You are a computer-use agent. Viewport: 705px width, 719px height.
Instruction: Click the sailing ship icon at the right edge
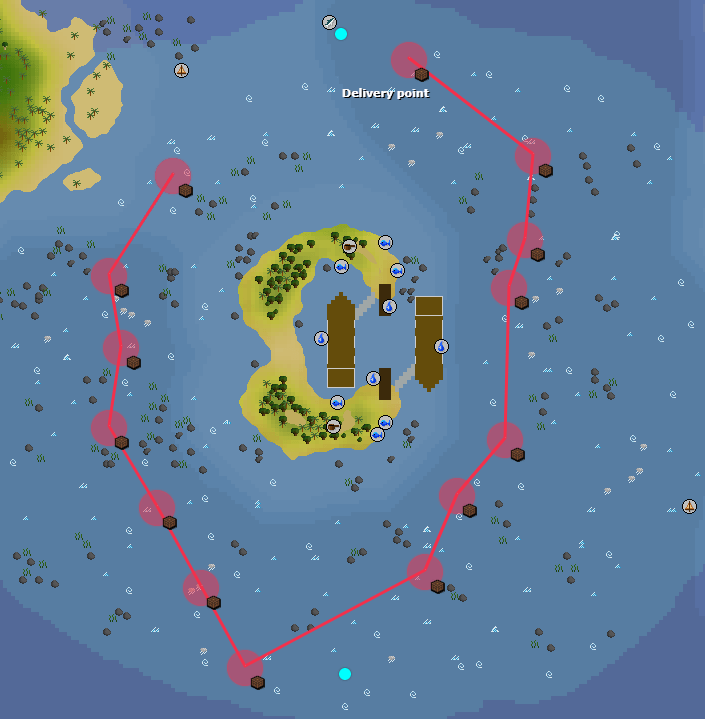(689, 506)
